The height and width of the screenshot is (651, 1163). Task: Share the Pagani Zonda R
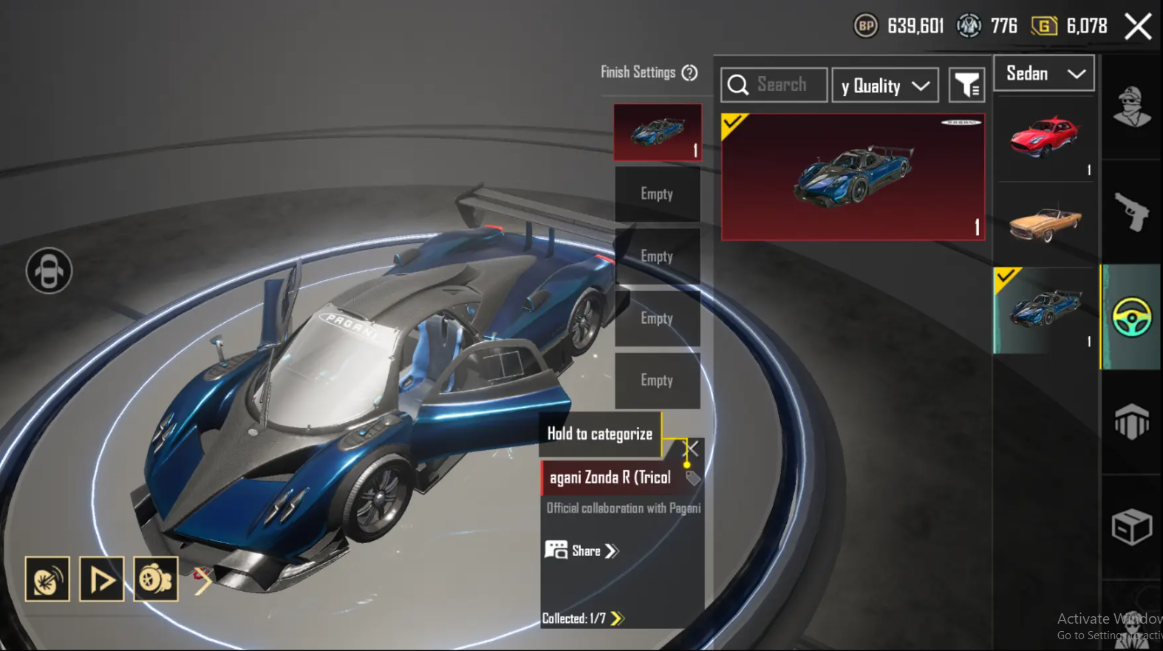pyautogui.click(x=582, y=551)
